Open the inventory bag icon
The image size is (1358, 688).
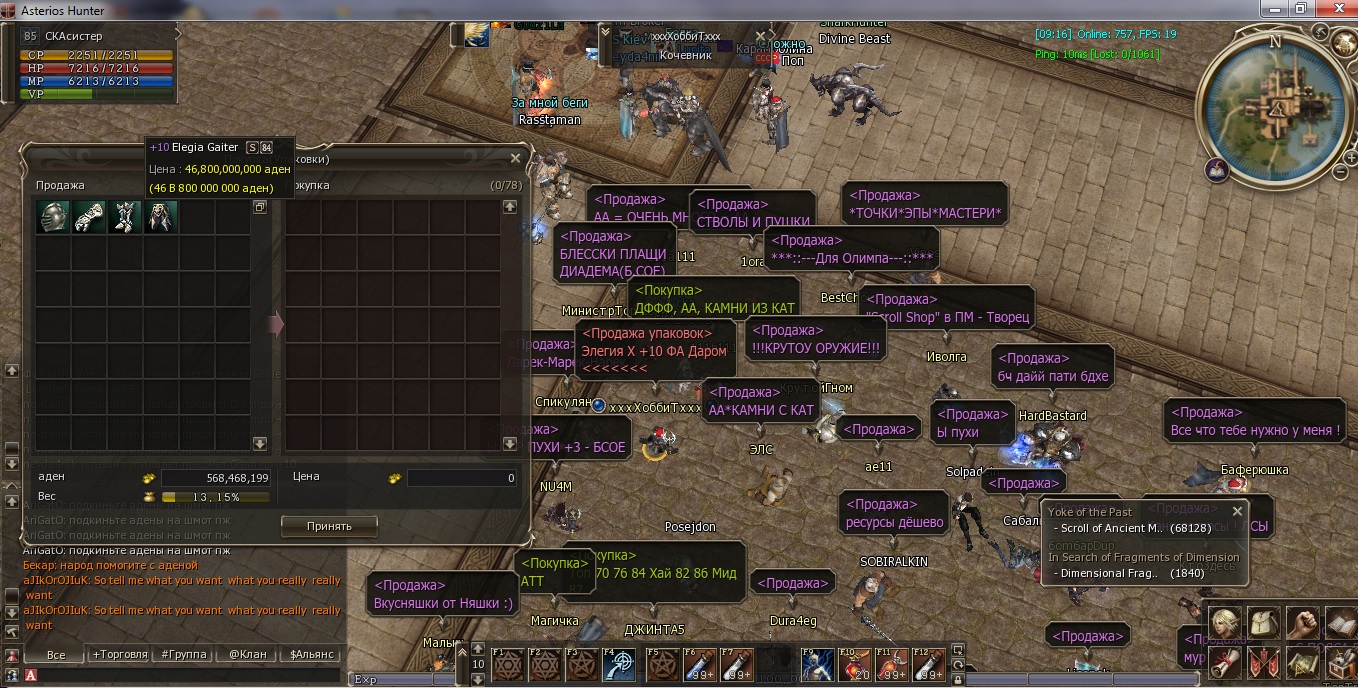tap(1263, 623)
